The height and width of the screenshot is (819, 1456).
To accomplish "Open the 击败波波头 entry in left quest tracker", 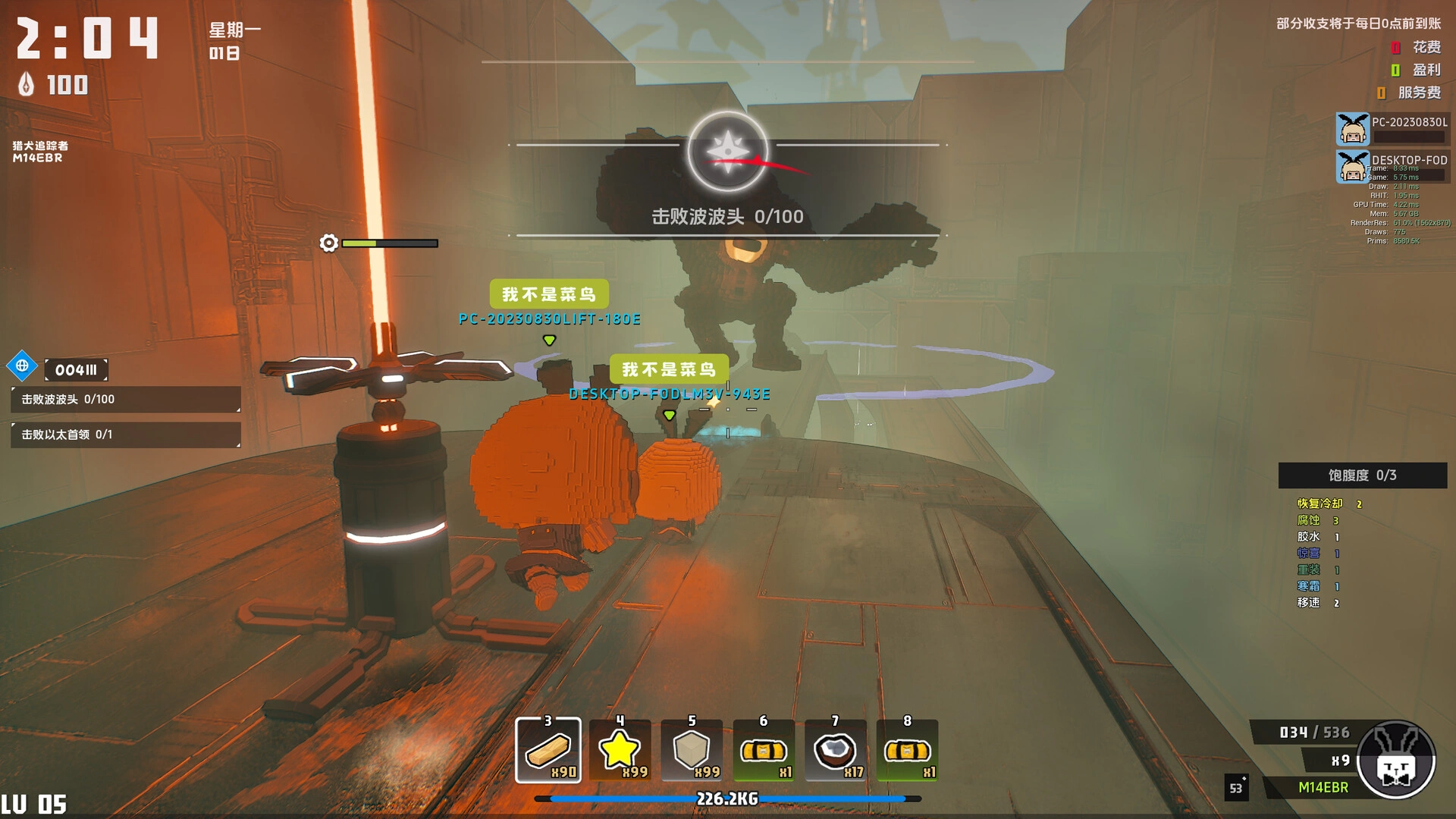I will pos(125,400).
